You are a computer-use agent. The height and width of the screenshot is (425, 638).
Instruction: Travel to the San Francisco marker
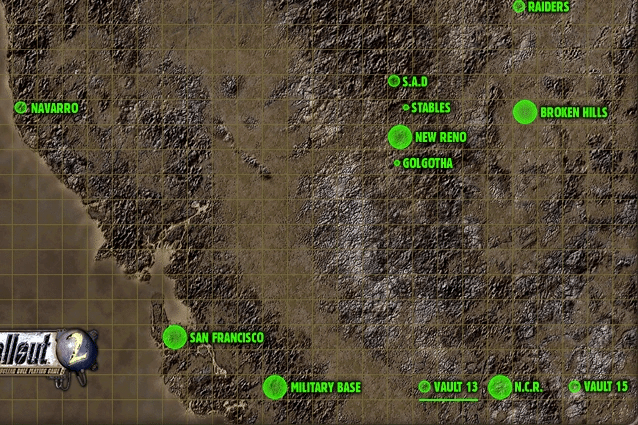click(174, 337)
